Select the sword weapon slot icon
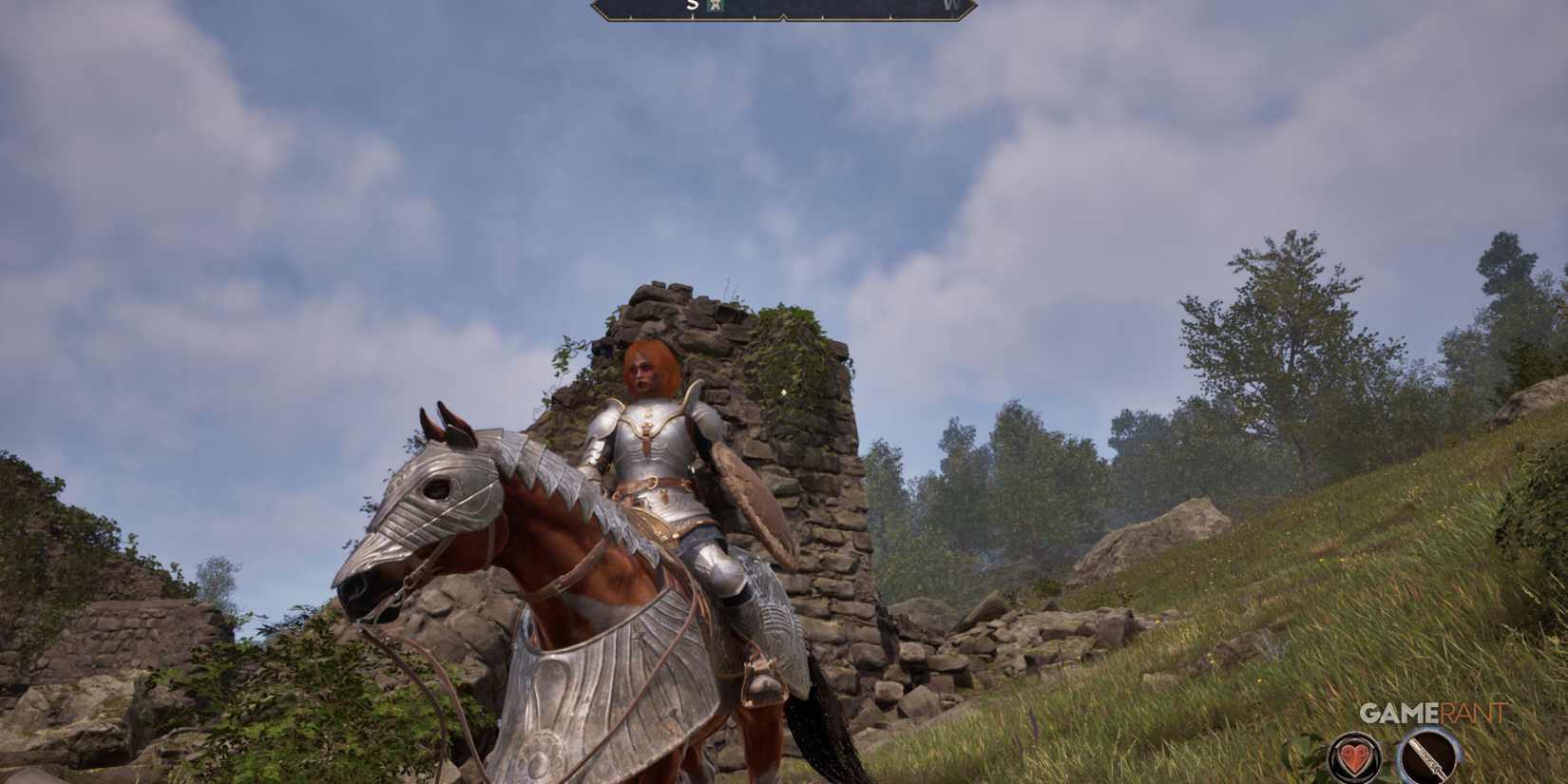 pos(1429,755)
